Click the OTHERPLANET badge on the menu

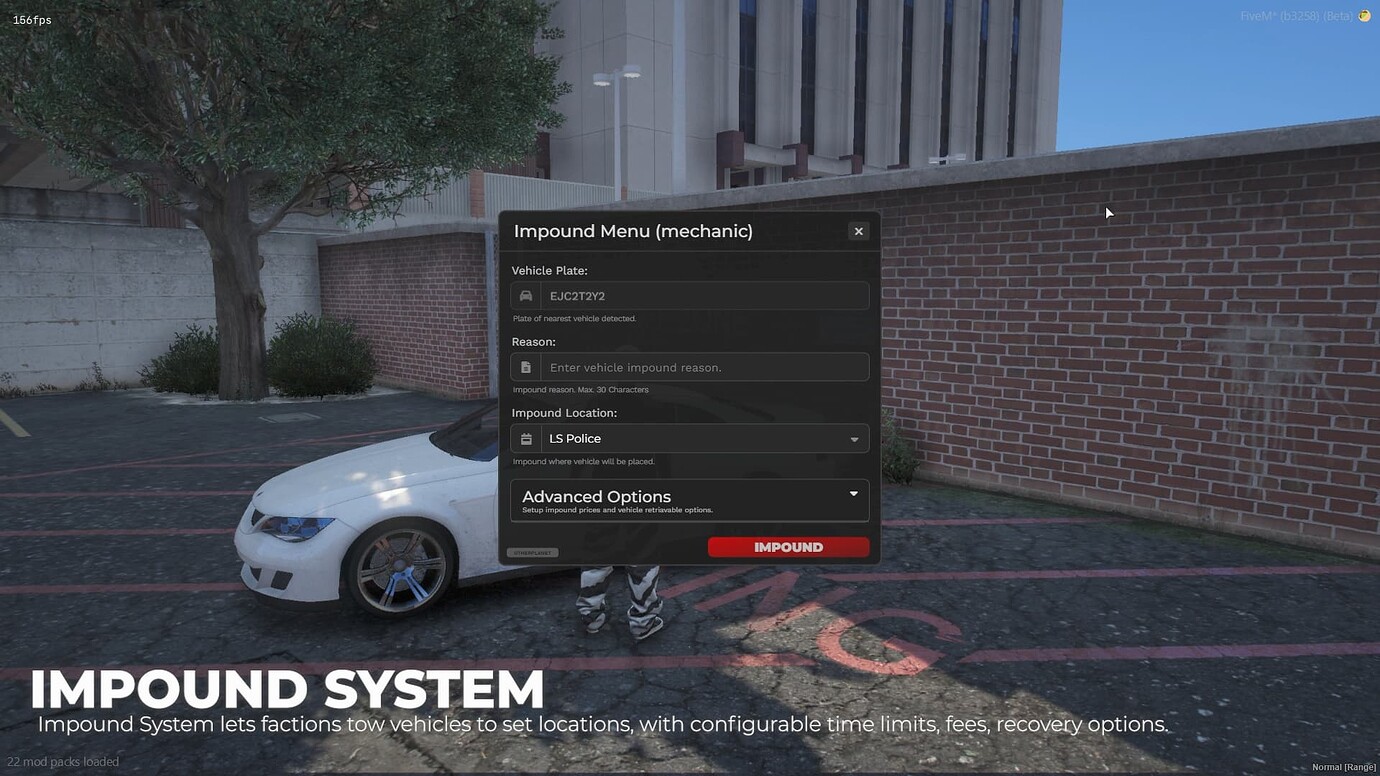[x=532, y=551]
